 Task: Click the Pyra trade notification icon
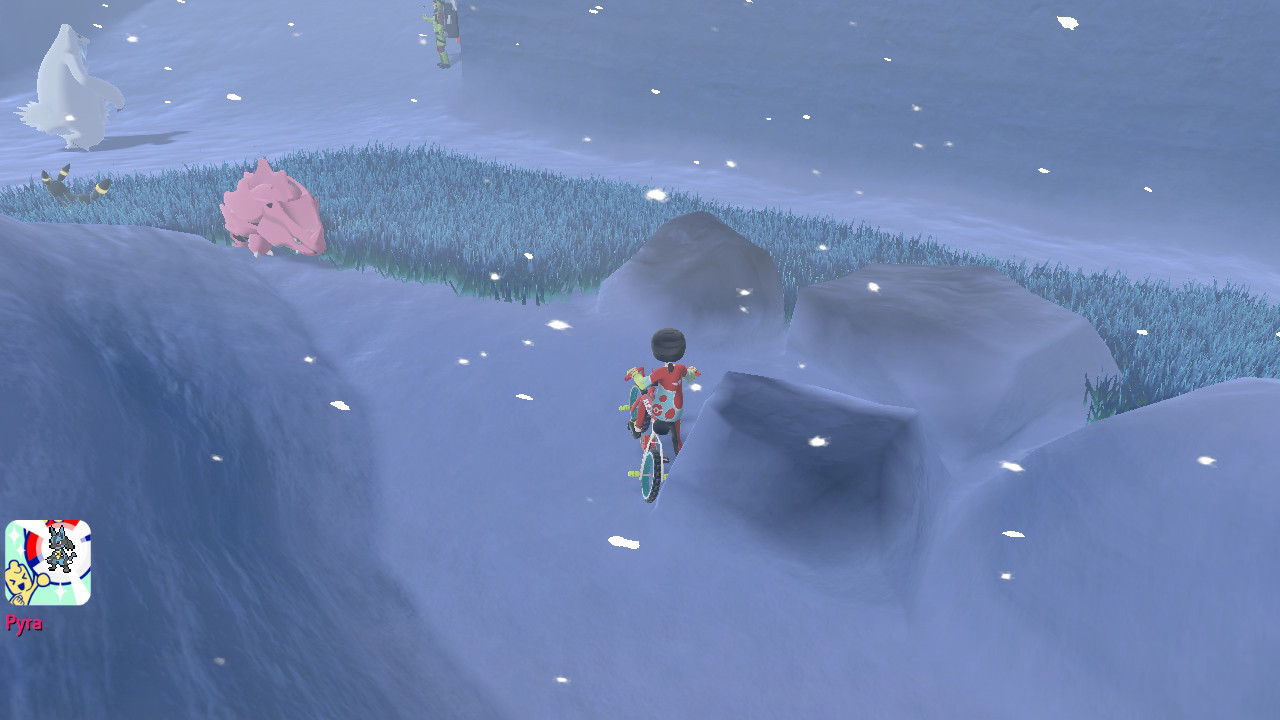point(48,562)
